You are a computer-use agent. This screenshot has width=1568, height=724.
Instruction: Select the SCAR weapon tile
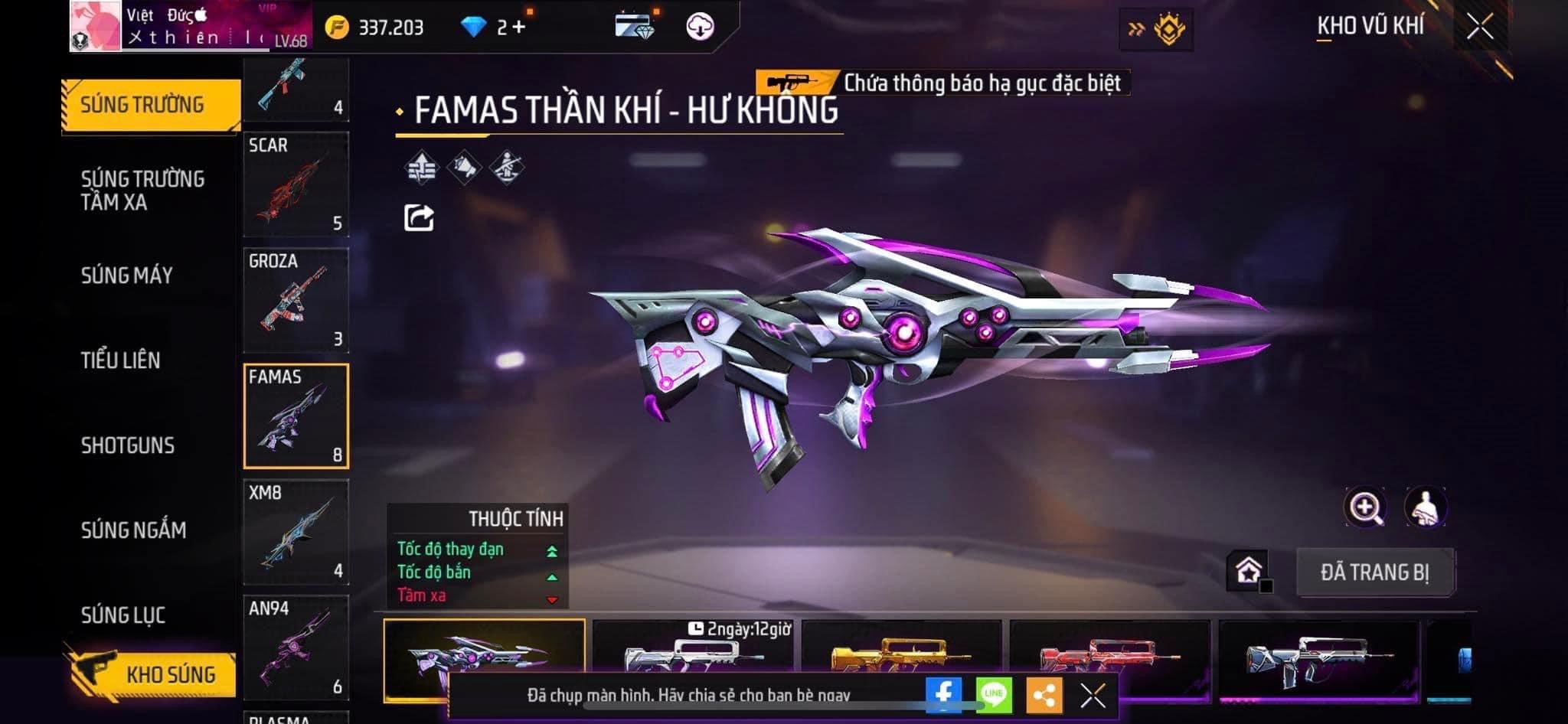296,184
